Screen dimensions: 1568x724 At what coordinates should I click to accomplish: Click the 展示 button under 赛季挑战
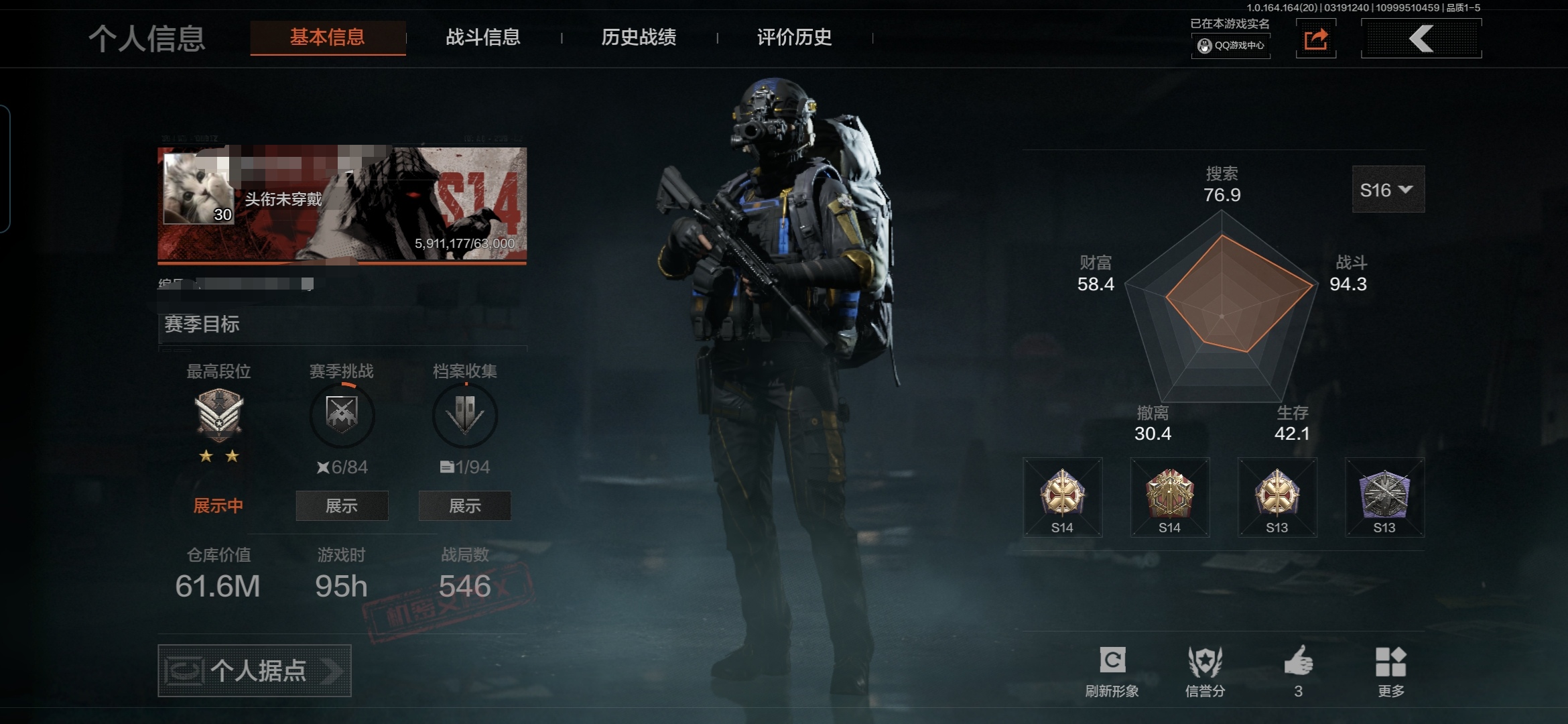[342, 505]
